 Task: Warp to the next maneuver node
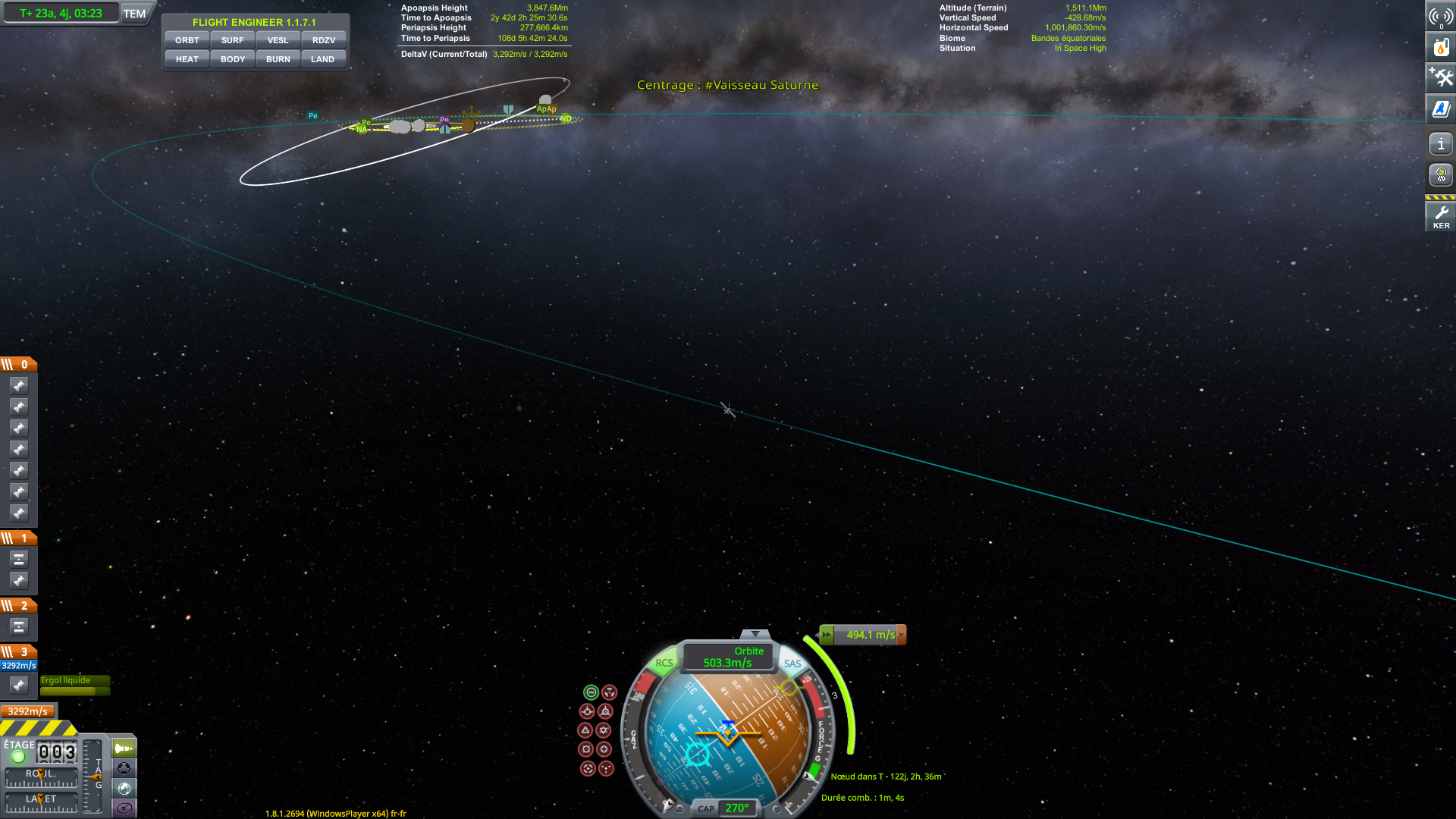click(x=827, y=635)
